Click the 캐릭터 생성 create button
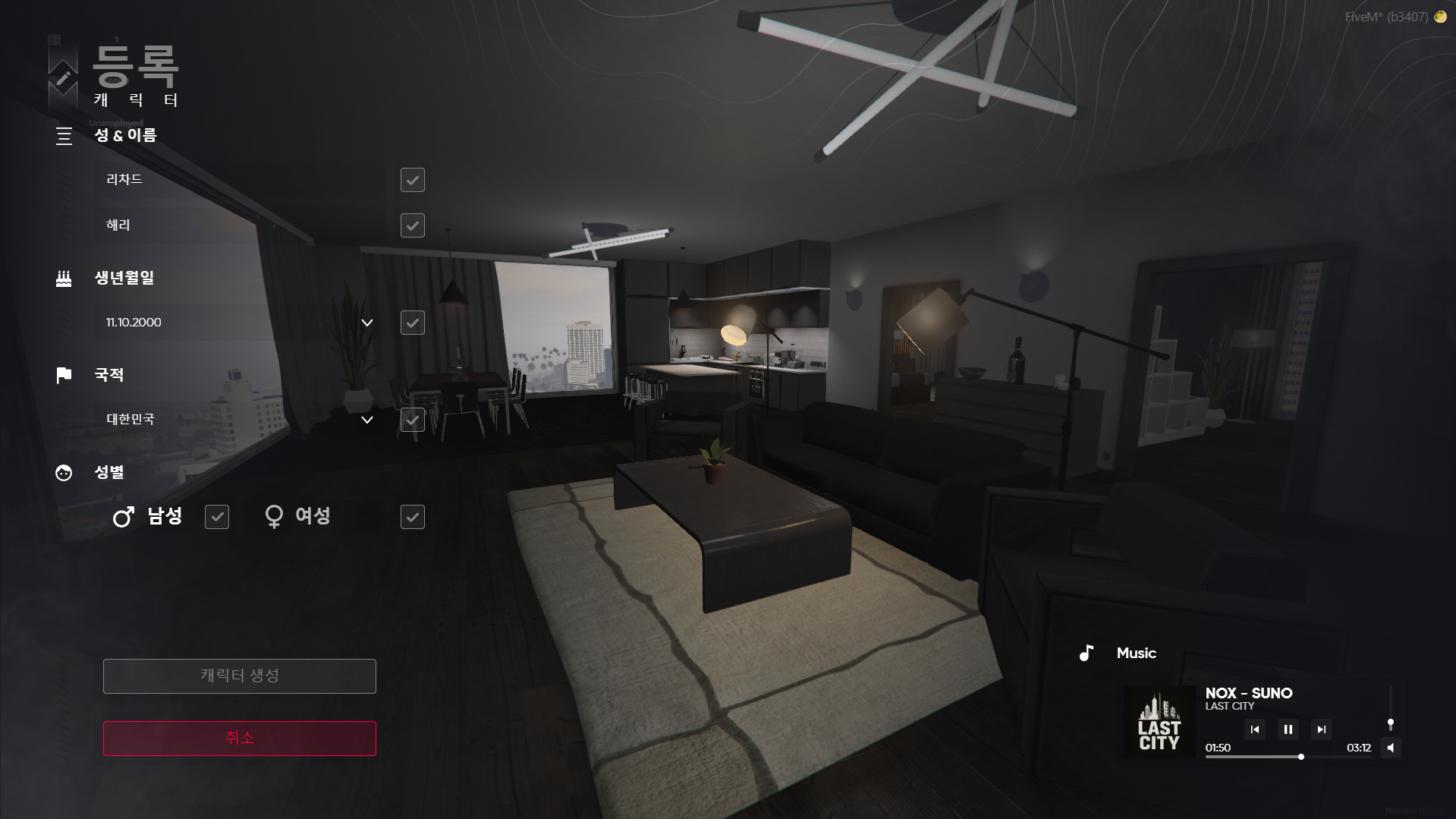 [240, 676]
